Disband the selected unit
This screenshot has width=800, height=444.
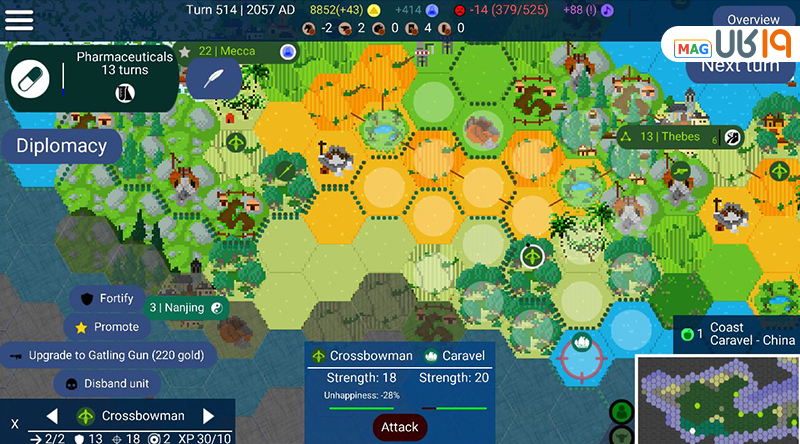(x=108, y=383)
